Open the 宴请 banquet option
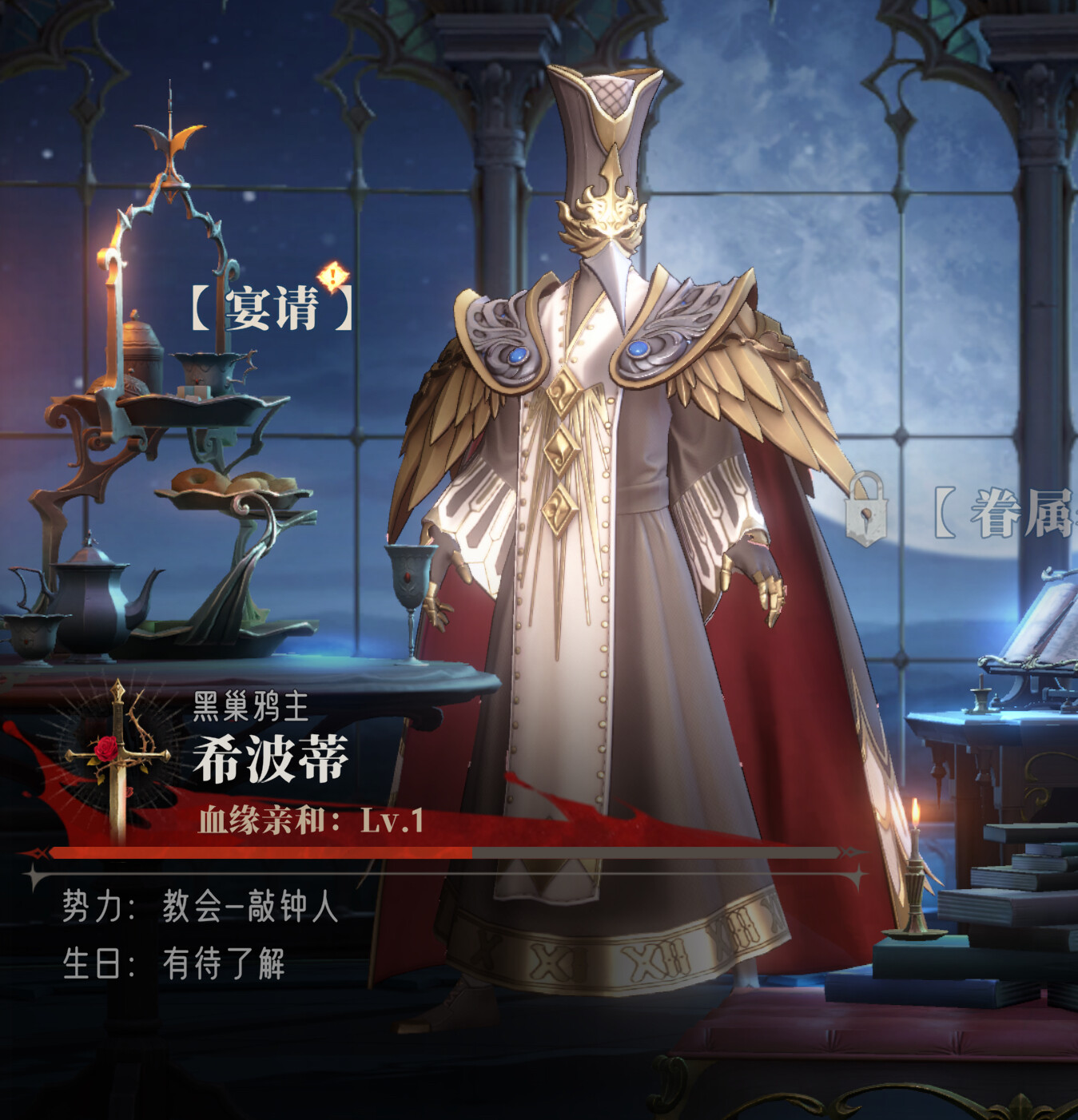This screenshot has width=1078, height=1120. tap(272, 308)
